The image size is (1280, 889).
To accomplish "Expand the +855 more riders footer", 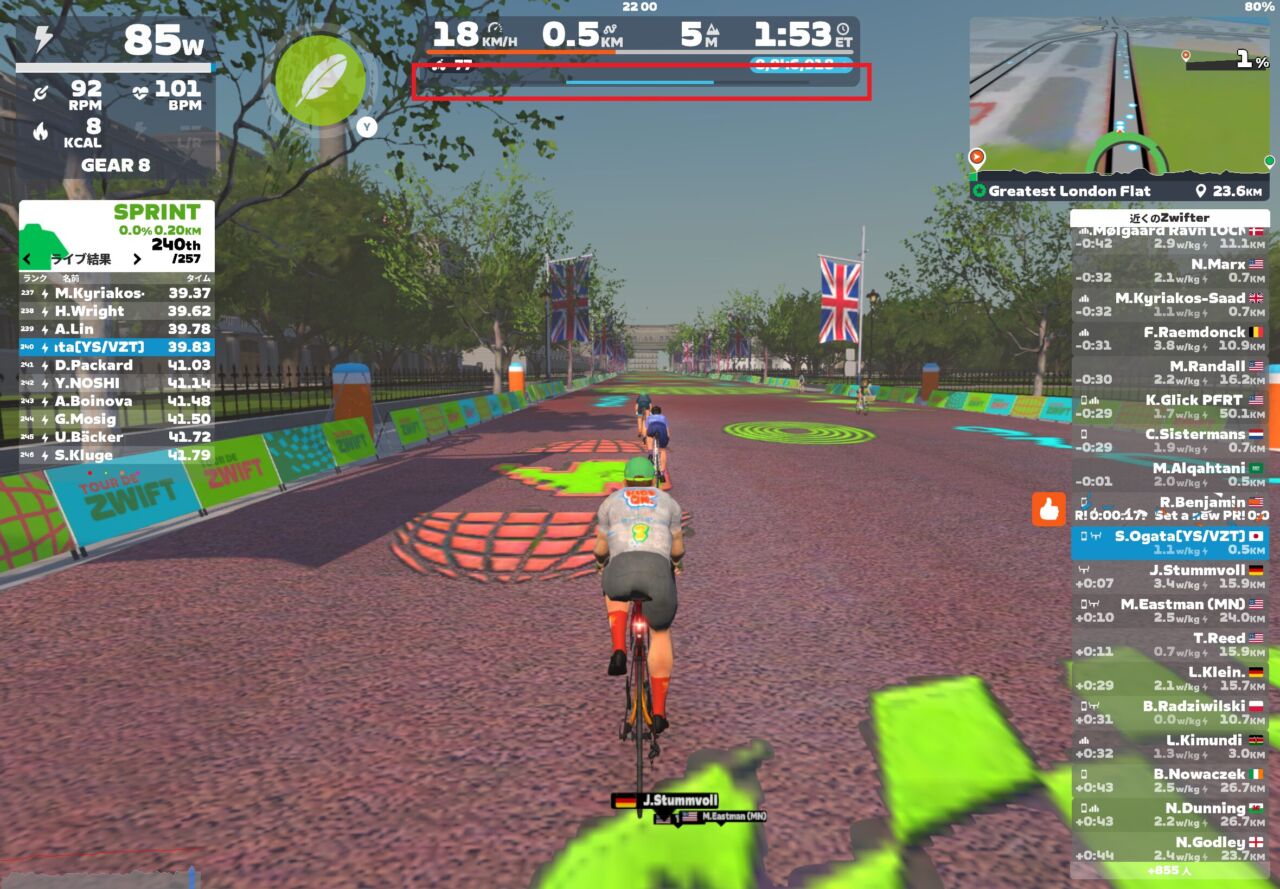I will pyautogui.click(x=1170, y=872).
